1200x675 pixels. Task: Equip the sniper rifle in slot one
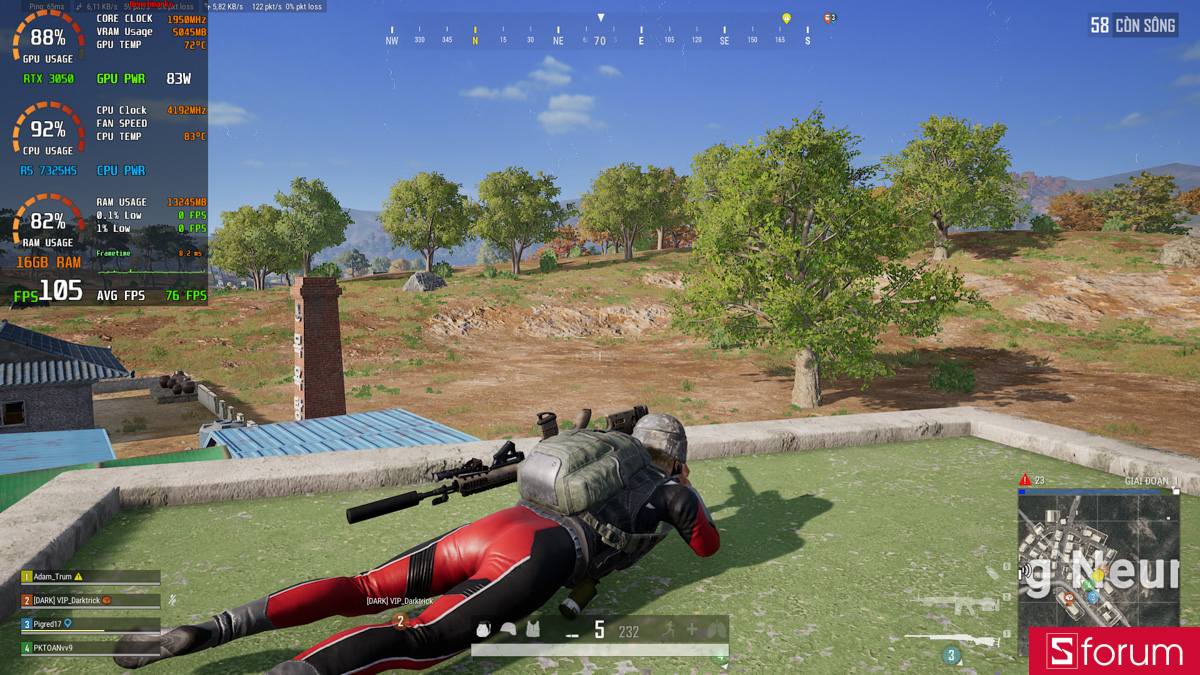pos(950,639)
